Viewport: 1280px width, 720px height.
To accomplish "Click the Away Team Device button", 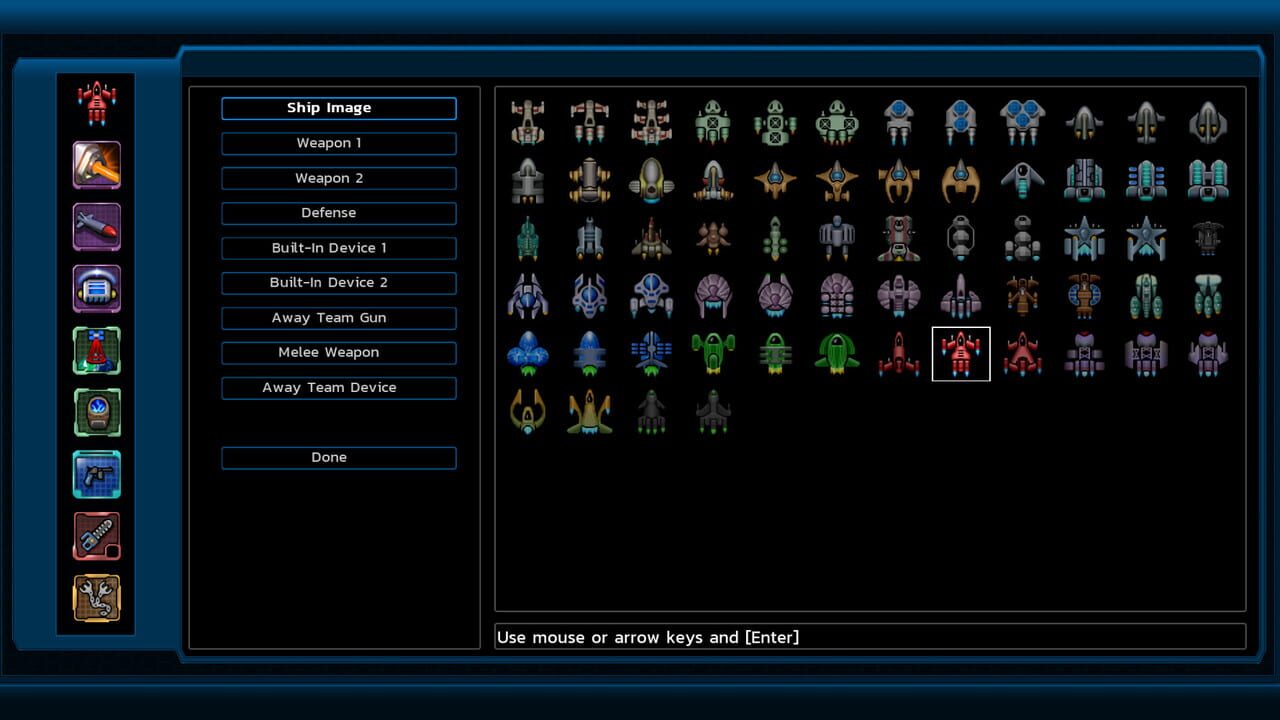I will [338, 387].
